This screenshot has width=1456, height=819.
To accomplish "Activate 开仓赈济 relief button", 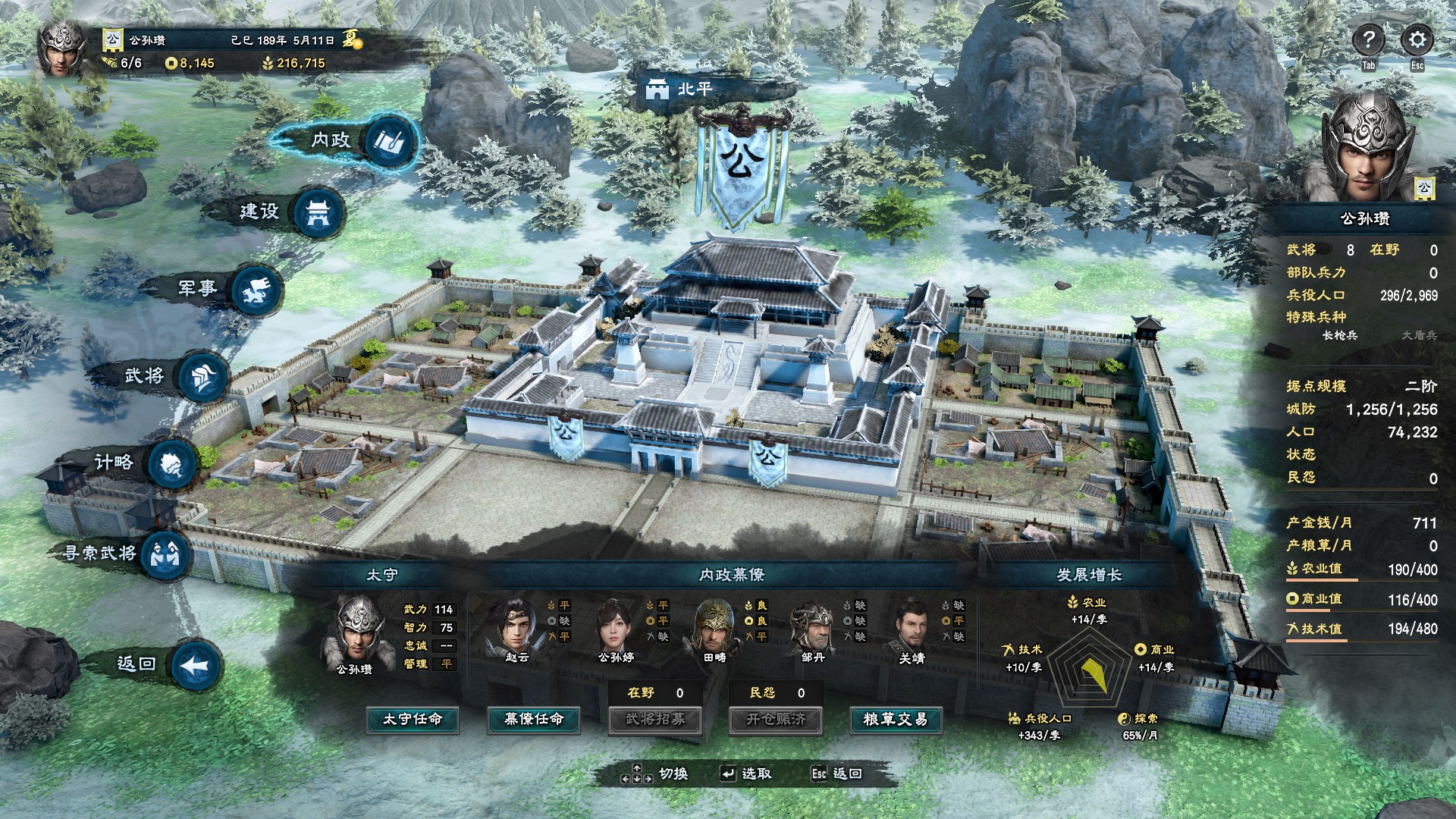I will coord(776,719).
